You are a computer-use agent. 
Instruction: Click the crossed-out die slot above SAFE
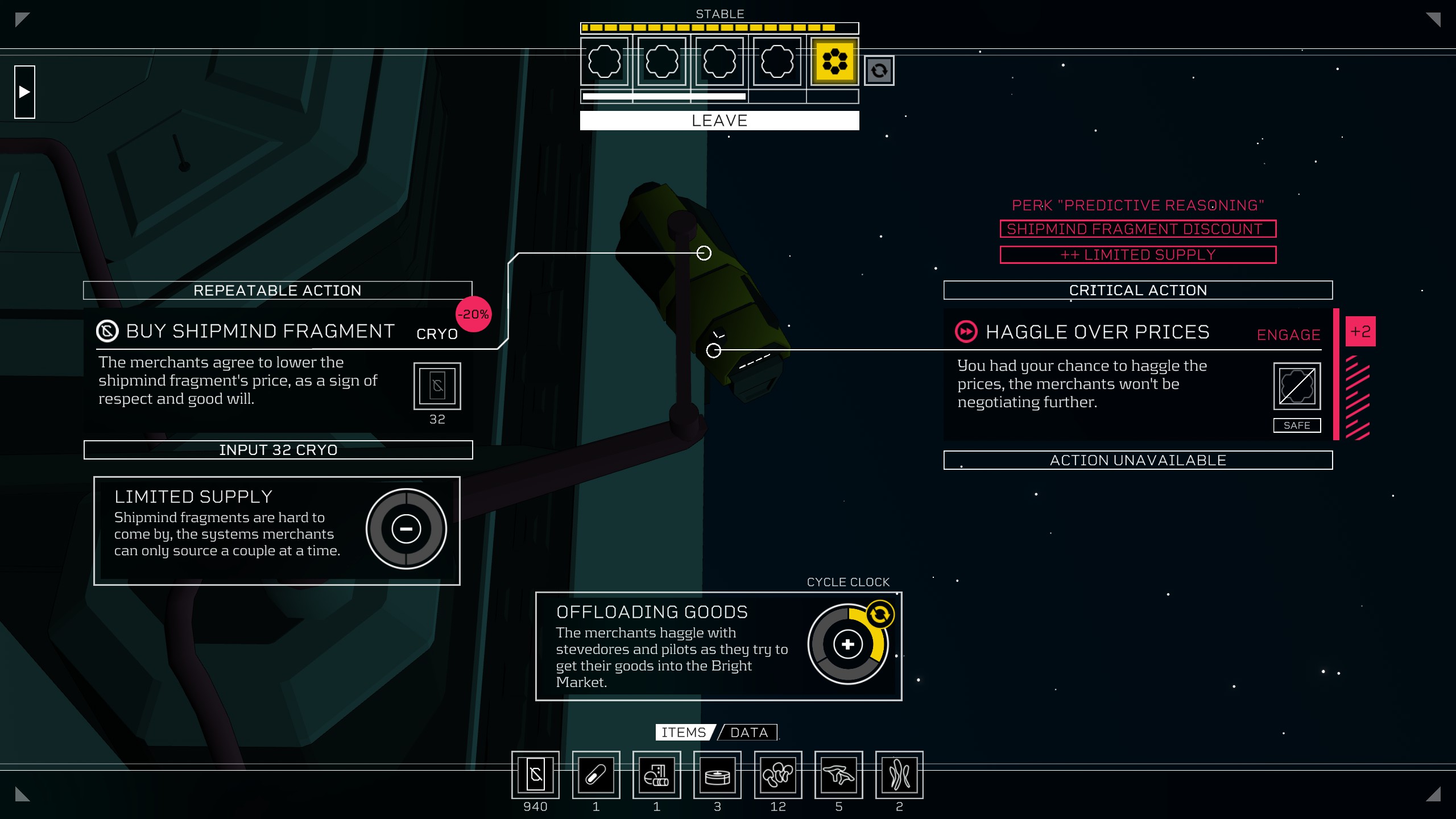(1297, 386)
